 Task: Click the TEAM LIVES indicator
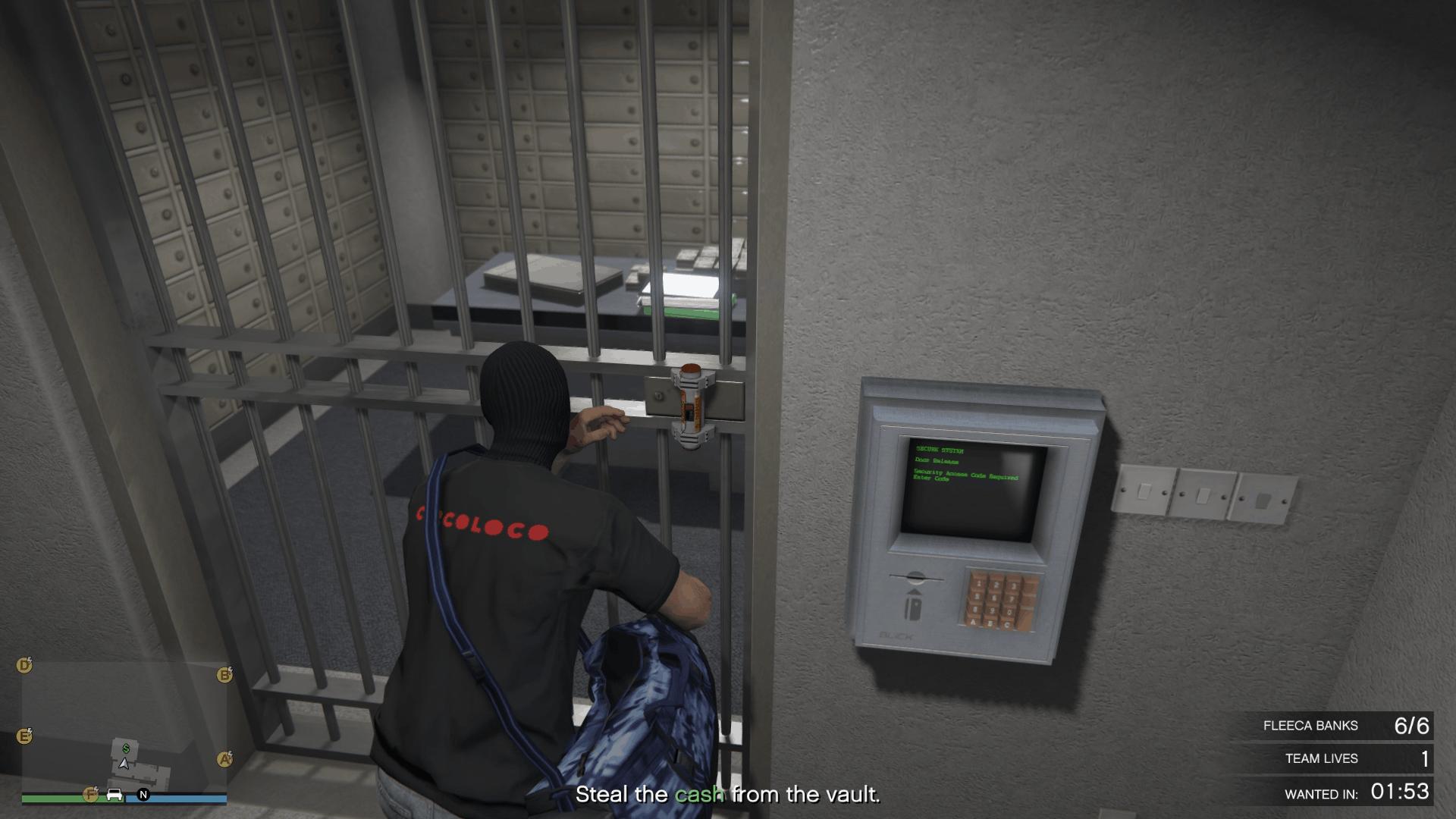point(1357,758)
